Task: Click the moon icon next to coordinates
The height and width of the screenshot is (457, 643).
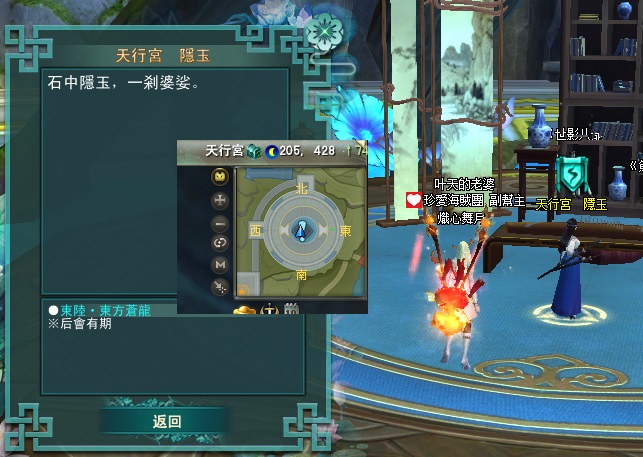Action: click(270, 151)
